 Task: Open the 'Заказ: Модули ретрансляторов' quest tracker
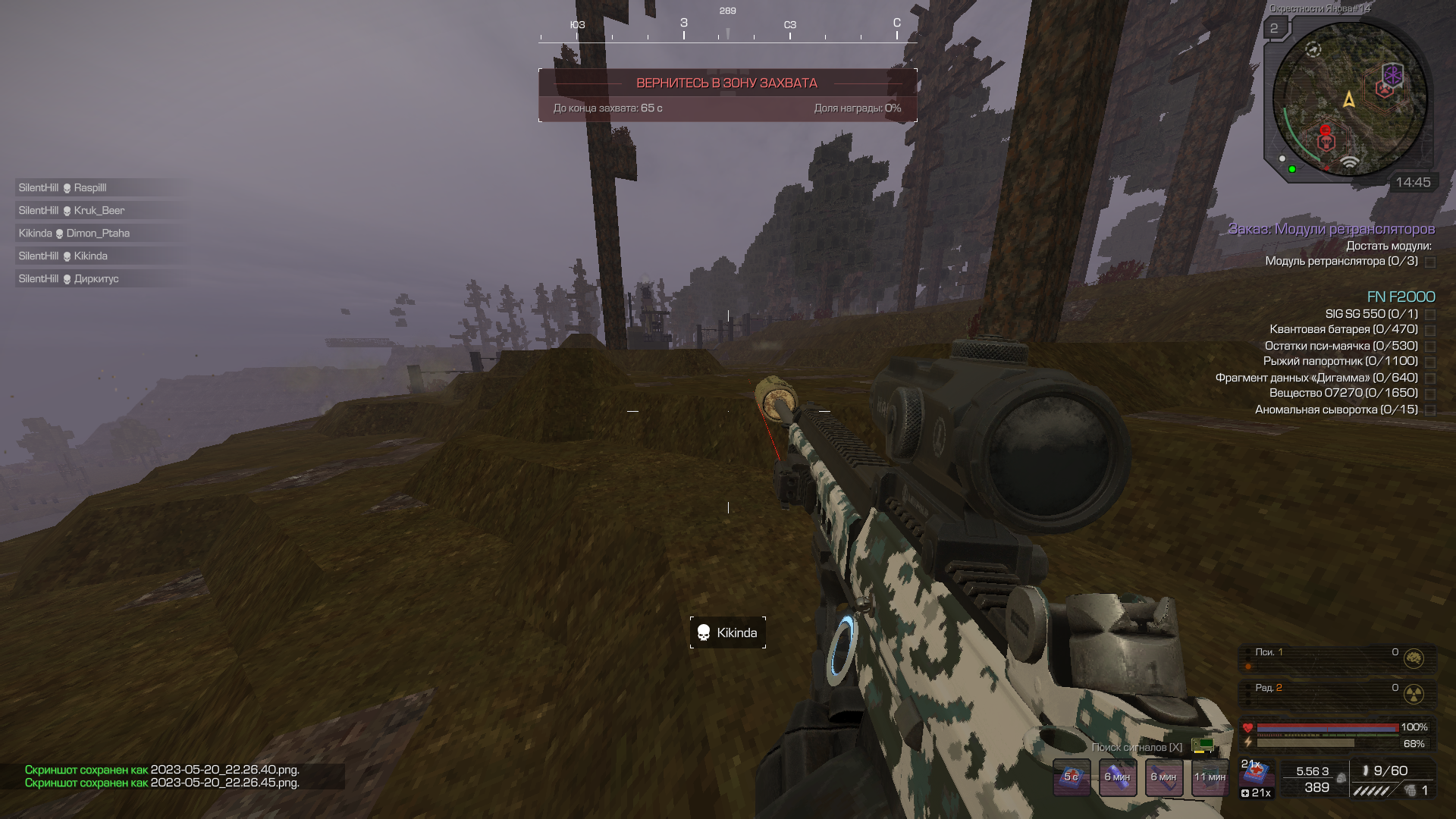pyautogui.click(x=1331, y=229)
